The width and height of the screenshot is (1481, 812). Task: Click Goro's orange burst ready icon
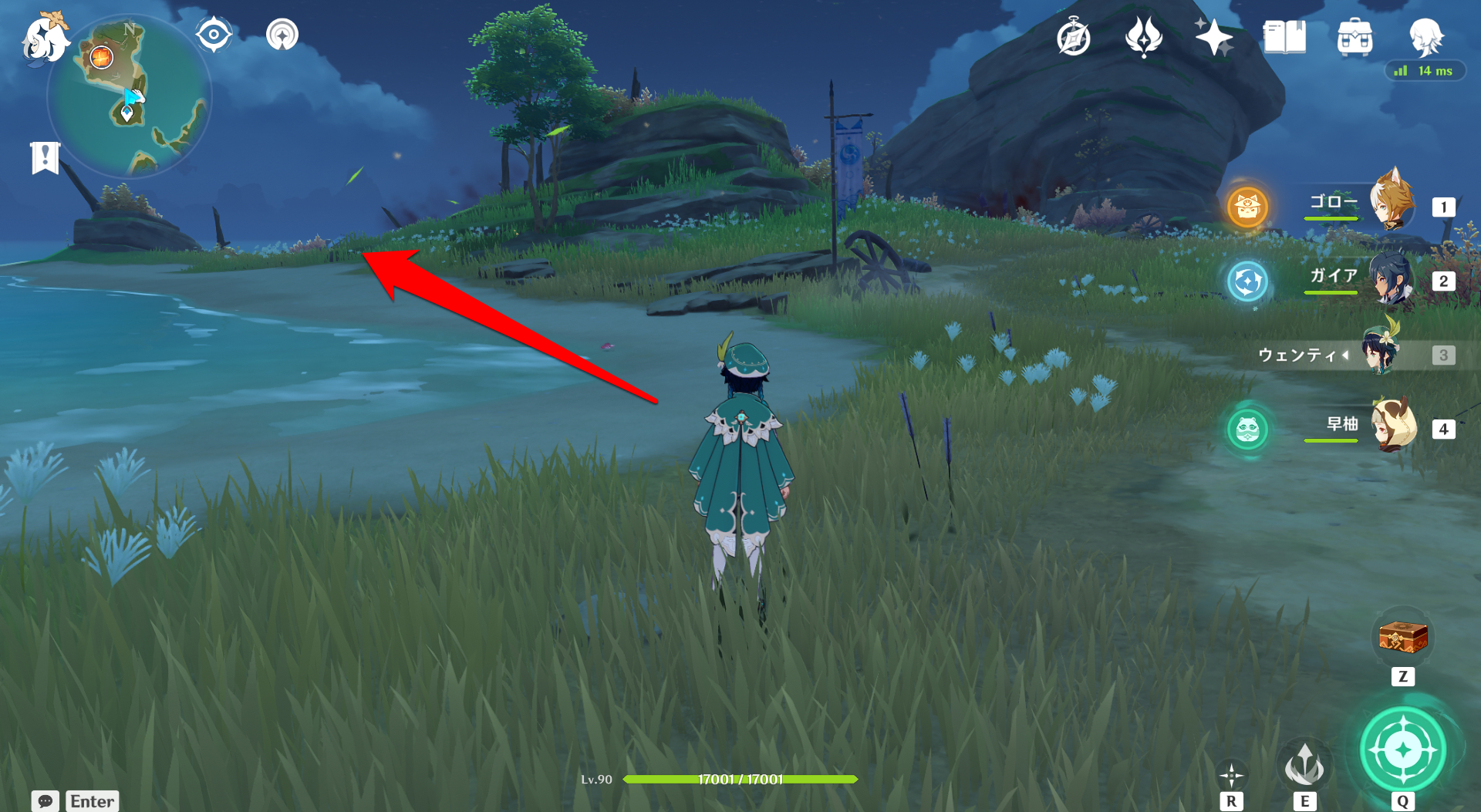click(x=1247, y=207)
